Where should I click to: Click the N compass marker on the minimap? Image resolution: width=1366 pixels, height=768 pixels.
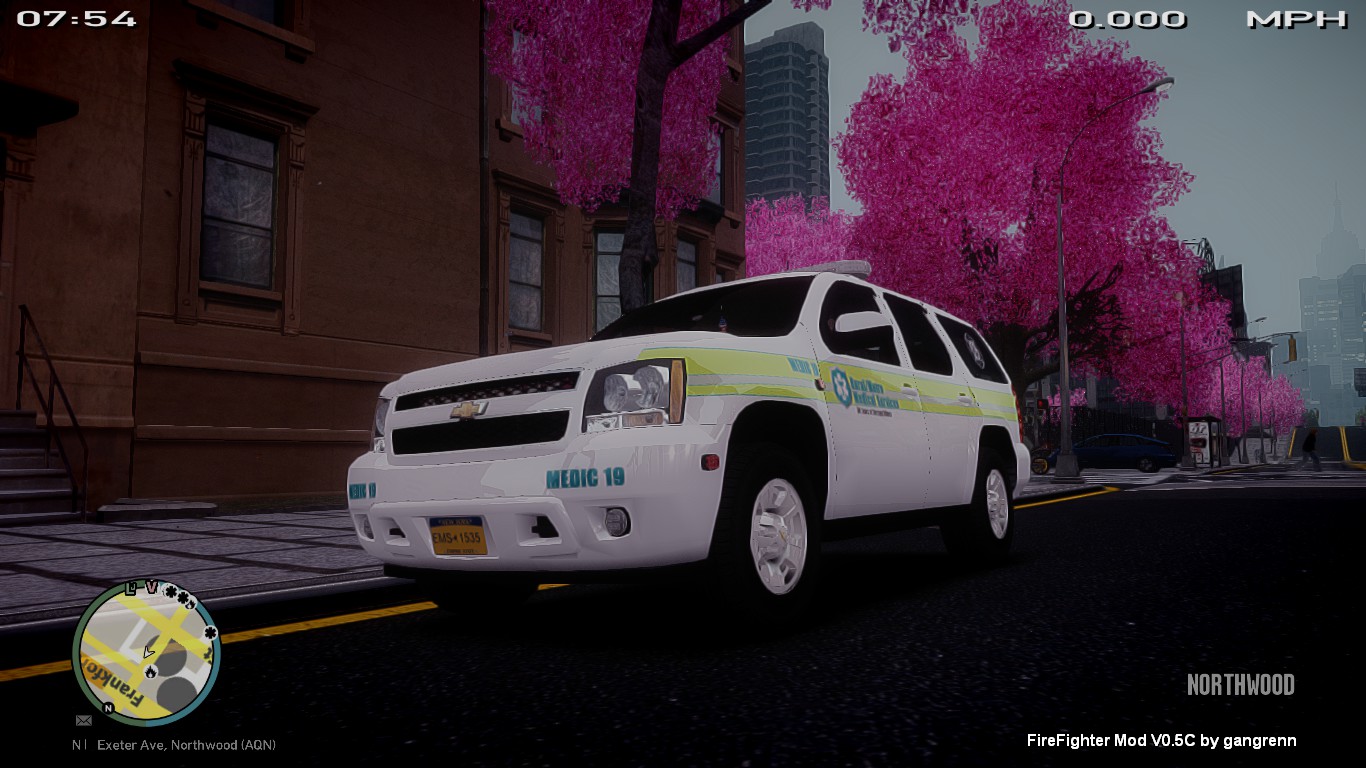click(x=109, y=706)
